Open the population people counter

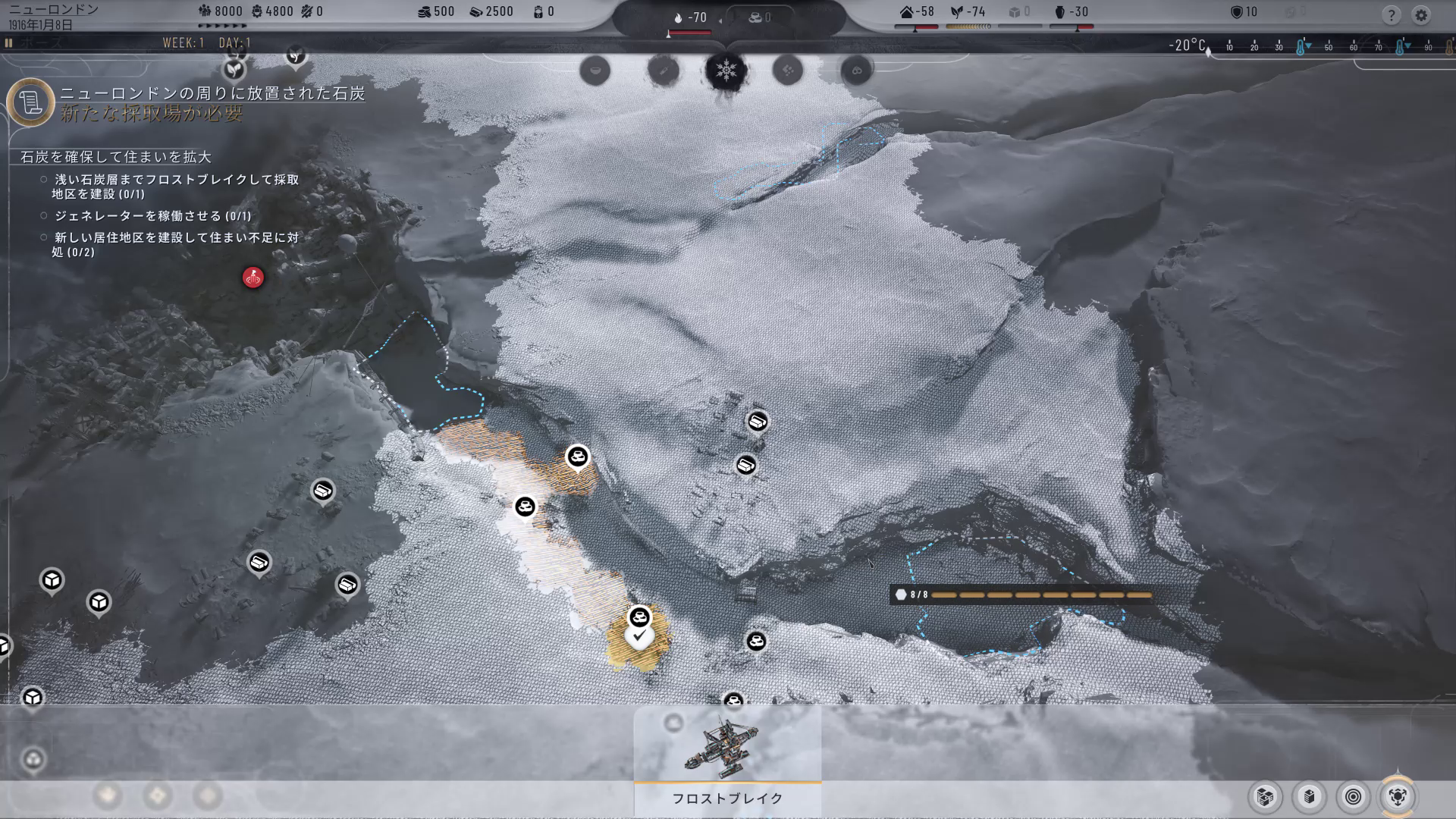221,11
